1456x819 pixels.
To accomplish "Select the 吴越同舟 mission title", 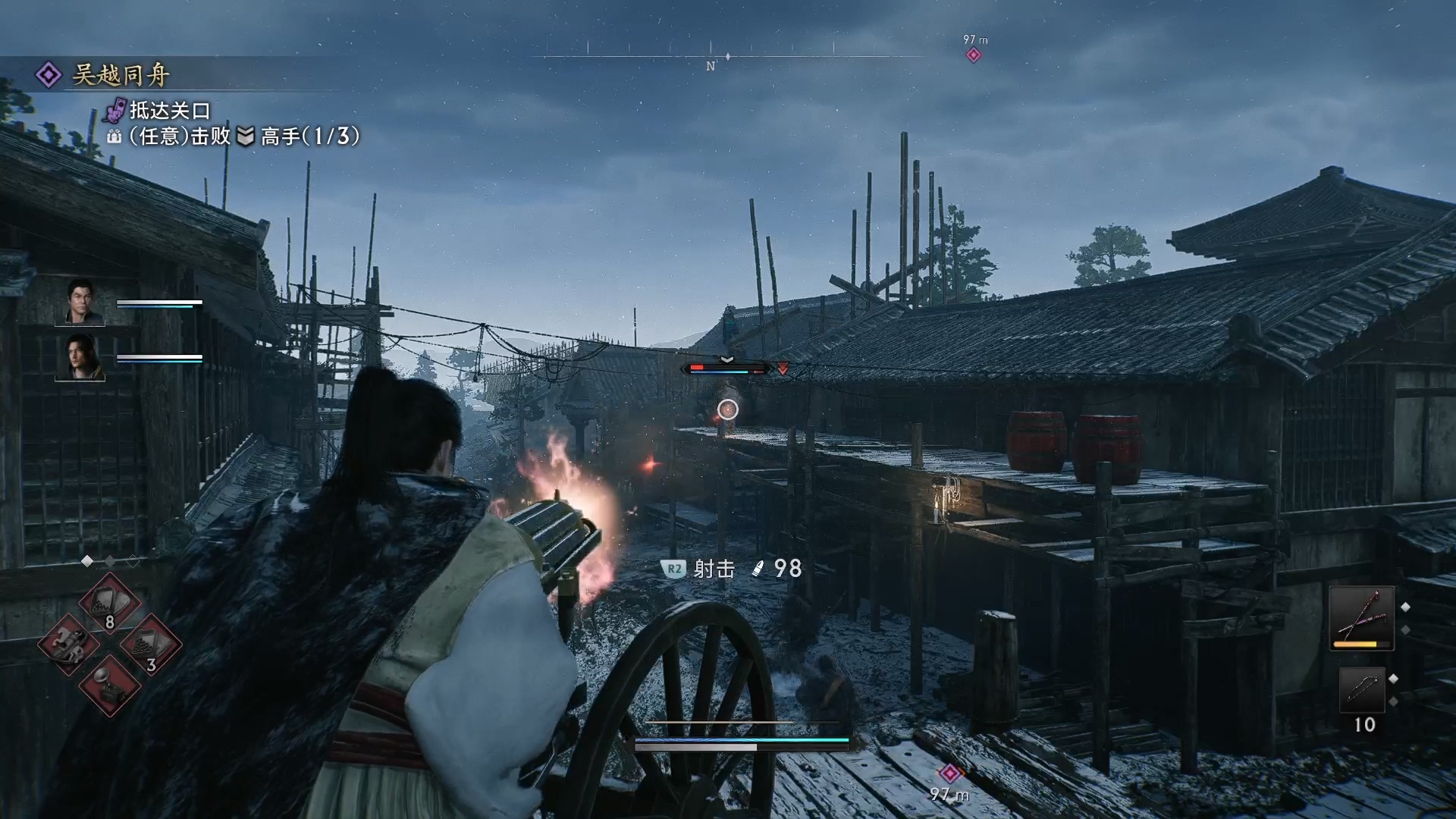I will tap(120, 75).
